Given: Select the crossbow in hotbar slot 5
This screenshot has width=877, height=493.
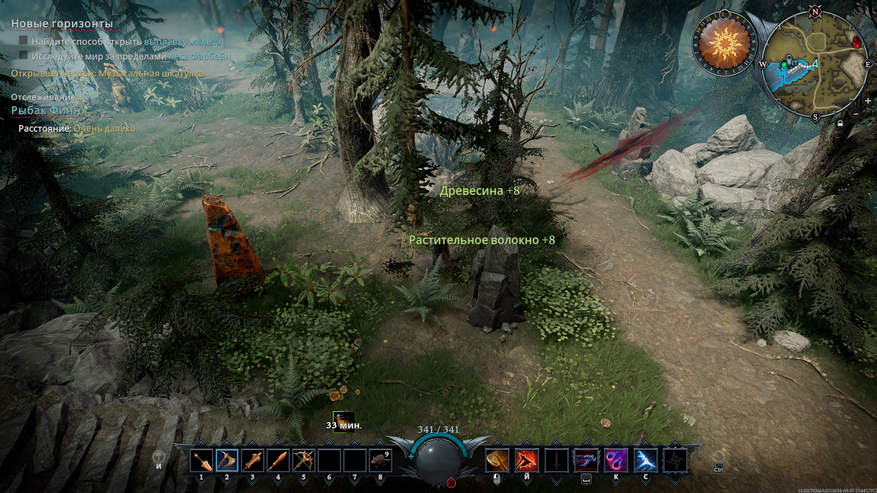Looking at the screenshot, I should [x=303, y=460].
